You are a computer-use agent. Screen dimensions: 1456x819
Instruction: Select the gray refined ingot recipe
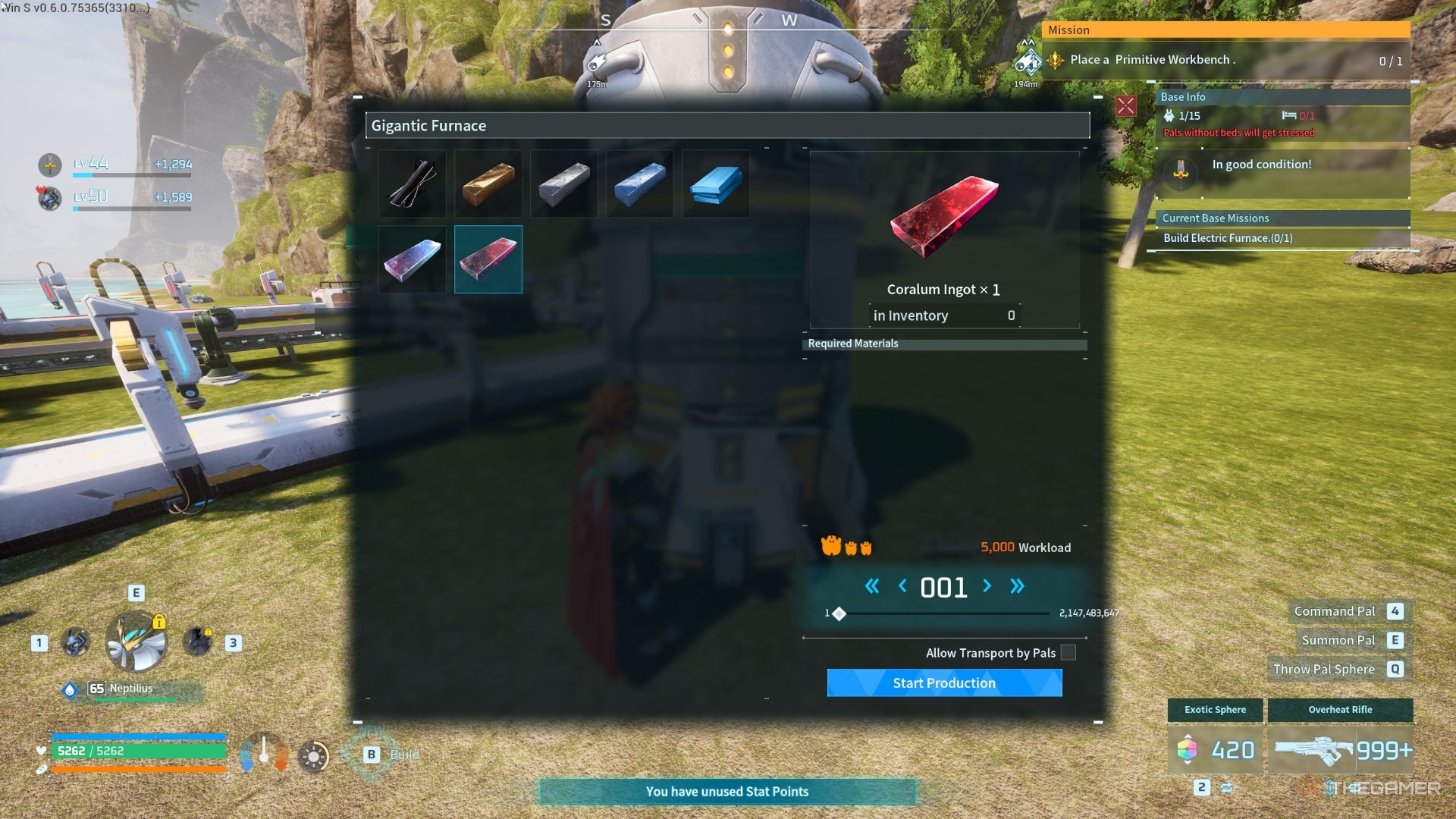564,184
